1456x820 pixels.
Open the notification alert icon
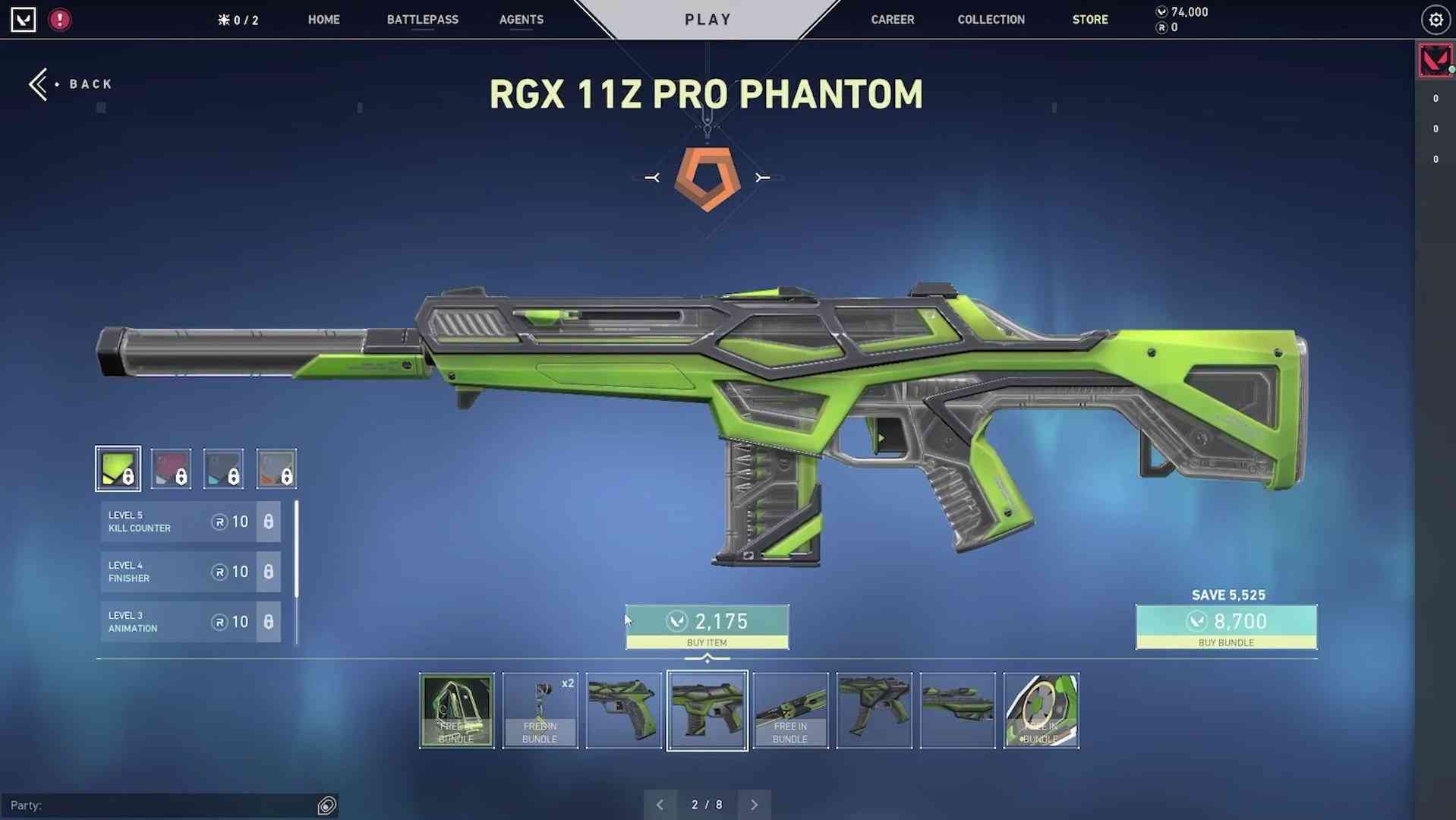coord(59,20)
